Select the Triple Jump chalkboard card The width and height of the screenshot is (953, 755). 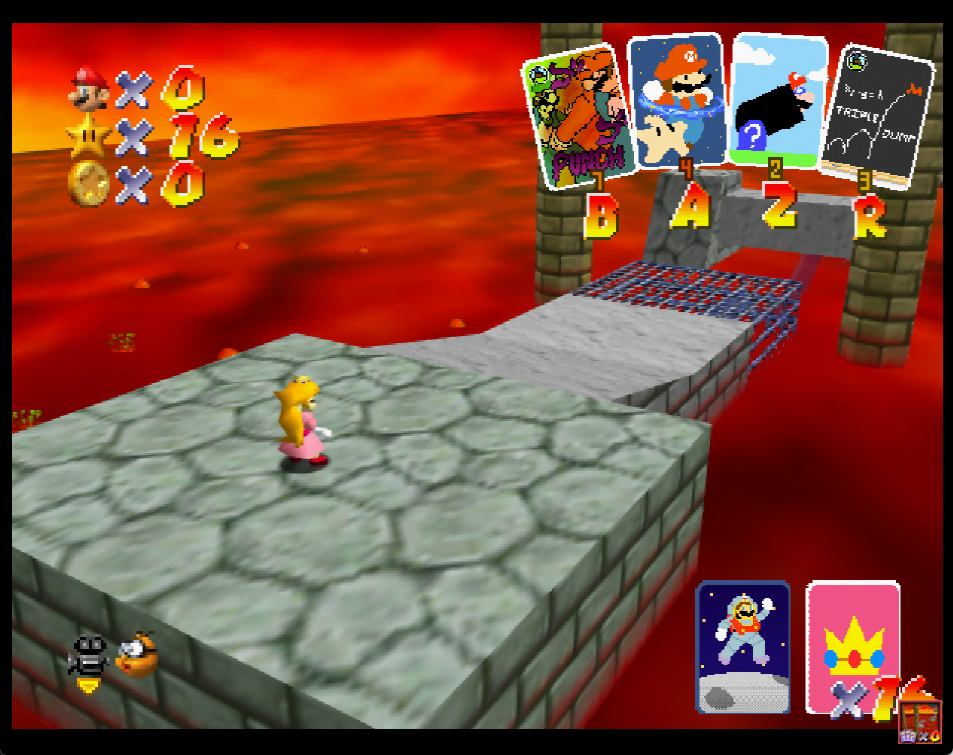click(877, 115)
